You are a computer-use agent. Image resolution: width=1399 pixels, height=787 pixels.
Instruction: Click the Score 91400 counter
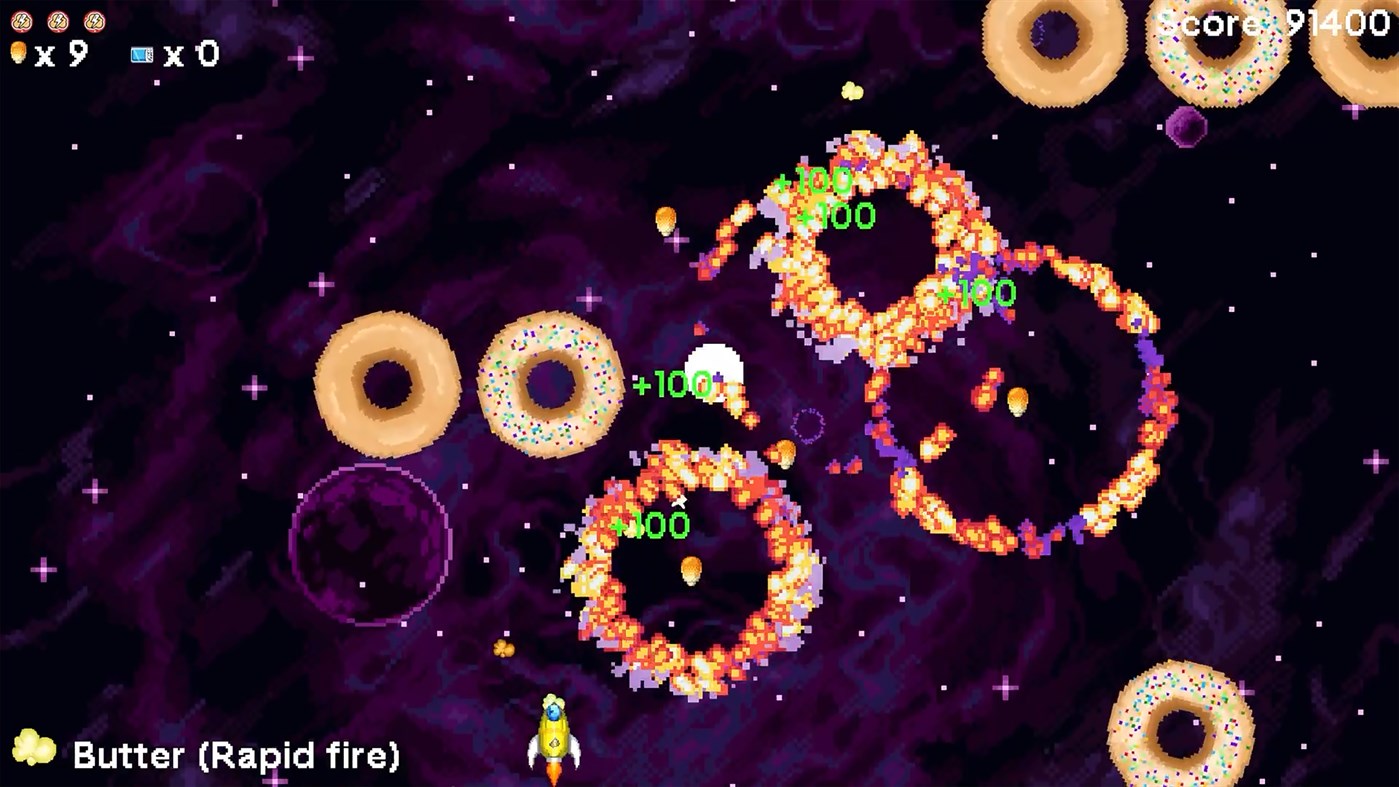coord(1275,24)
